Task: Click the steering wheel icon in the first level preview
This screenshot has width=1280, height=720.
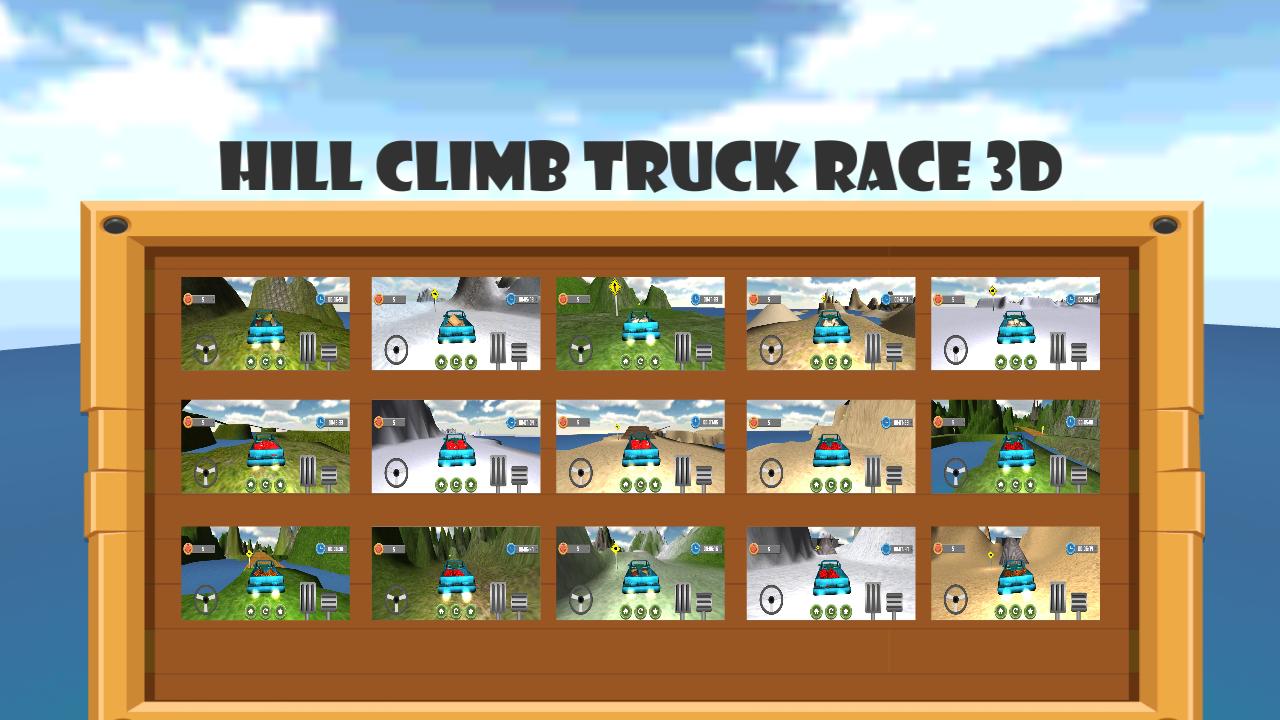Action: pyautogui.click(x=207, y=349)
